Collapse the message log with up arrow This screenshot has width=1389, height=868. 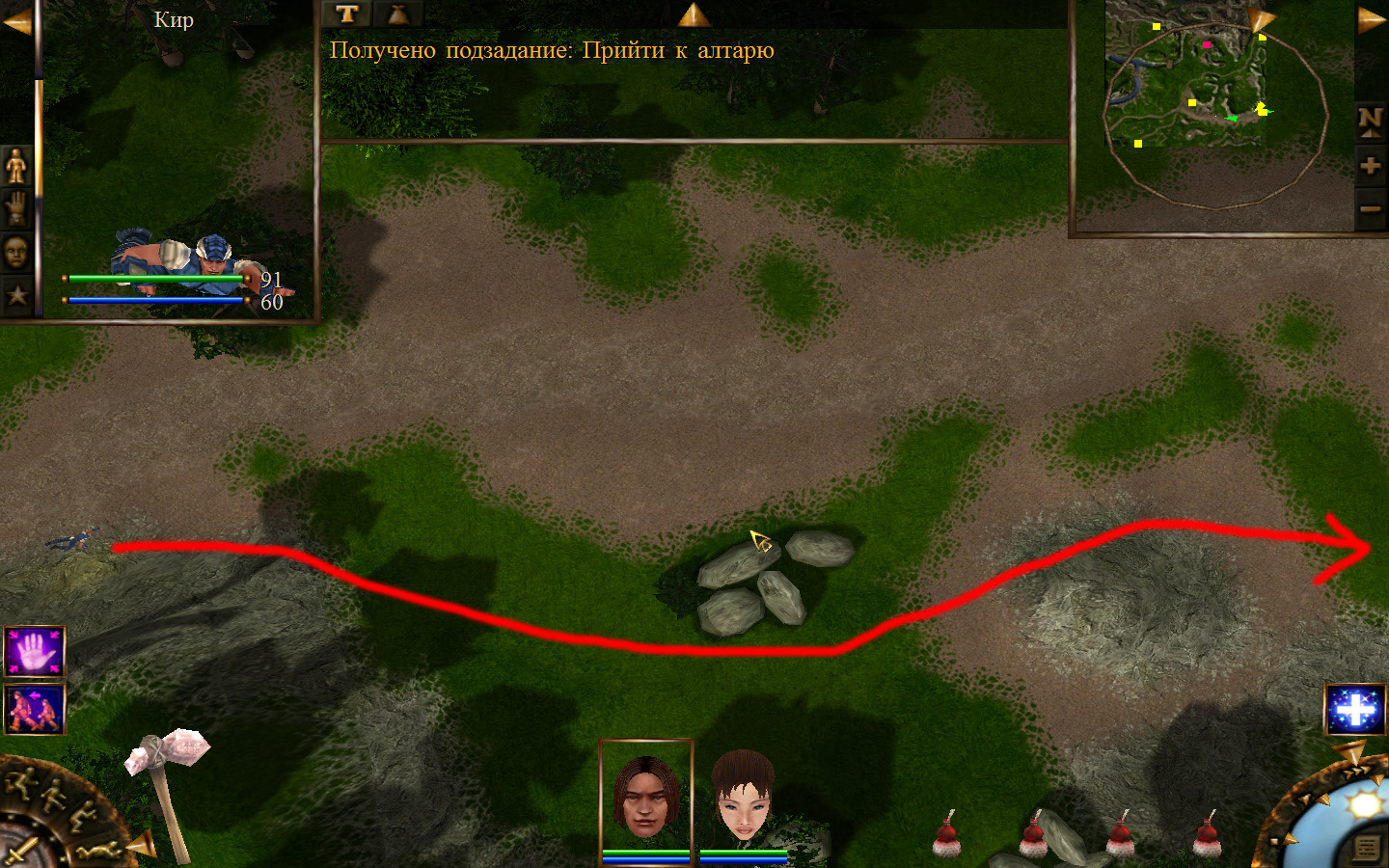coord(694,14)
